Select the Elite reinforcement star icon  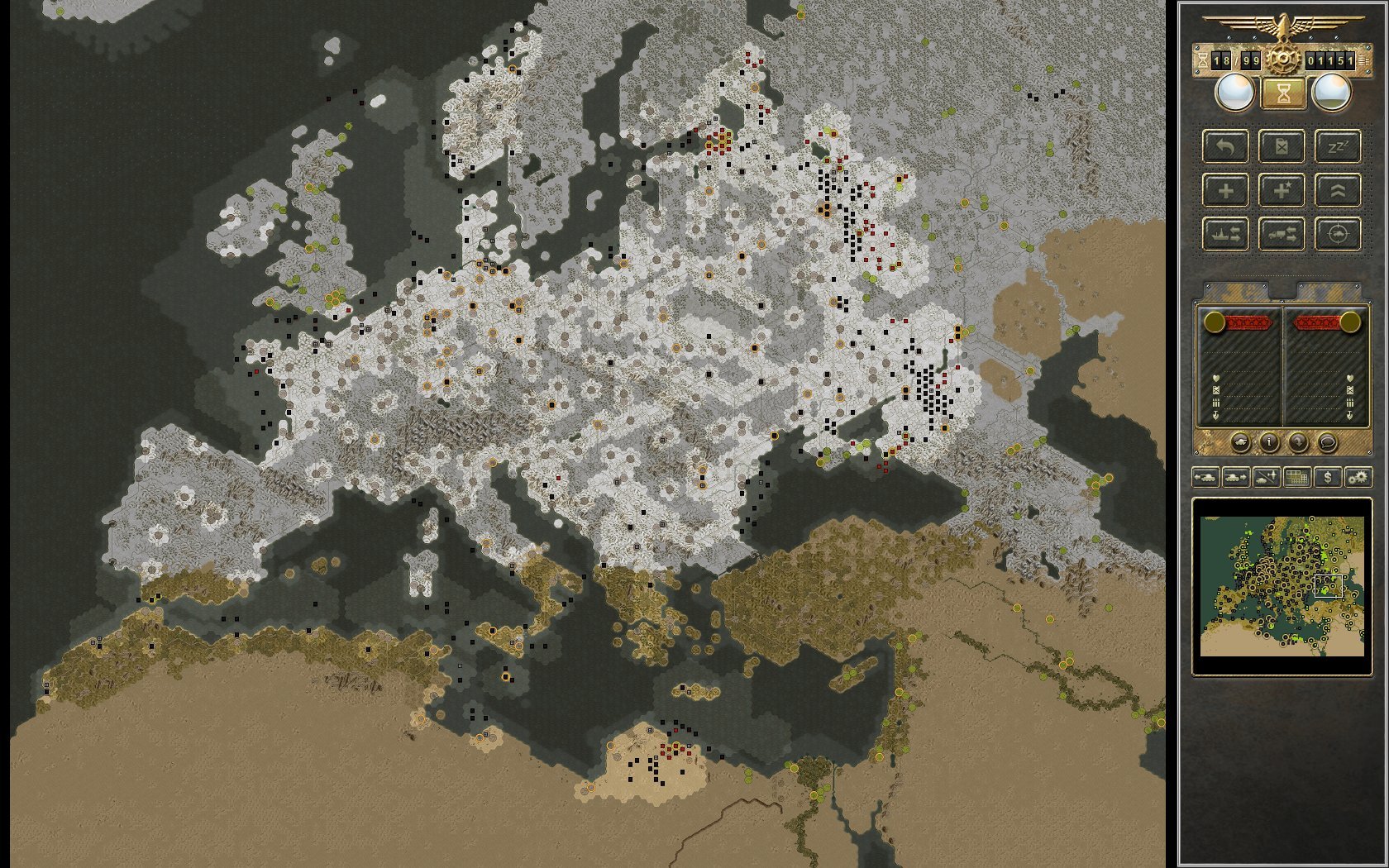(1282, 190)
